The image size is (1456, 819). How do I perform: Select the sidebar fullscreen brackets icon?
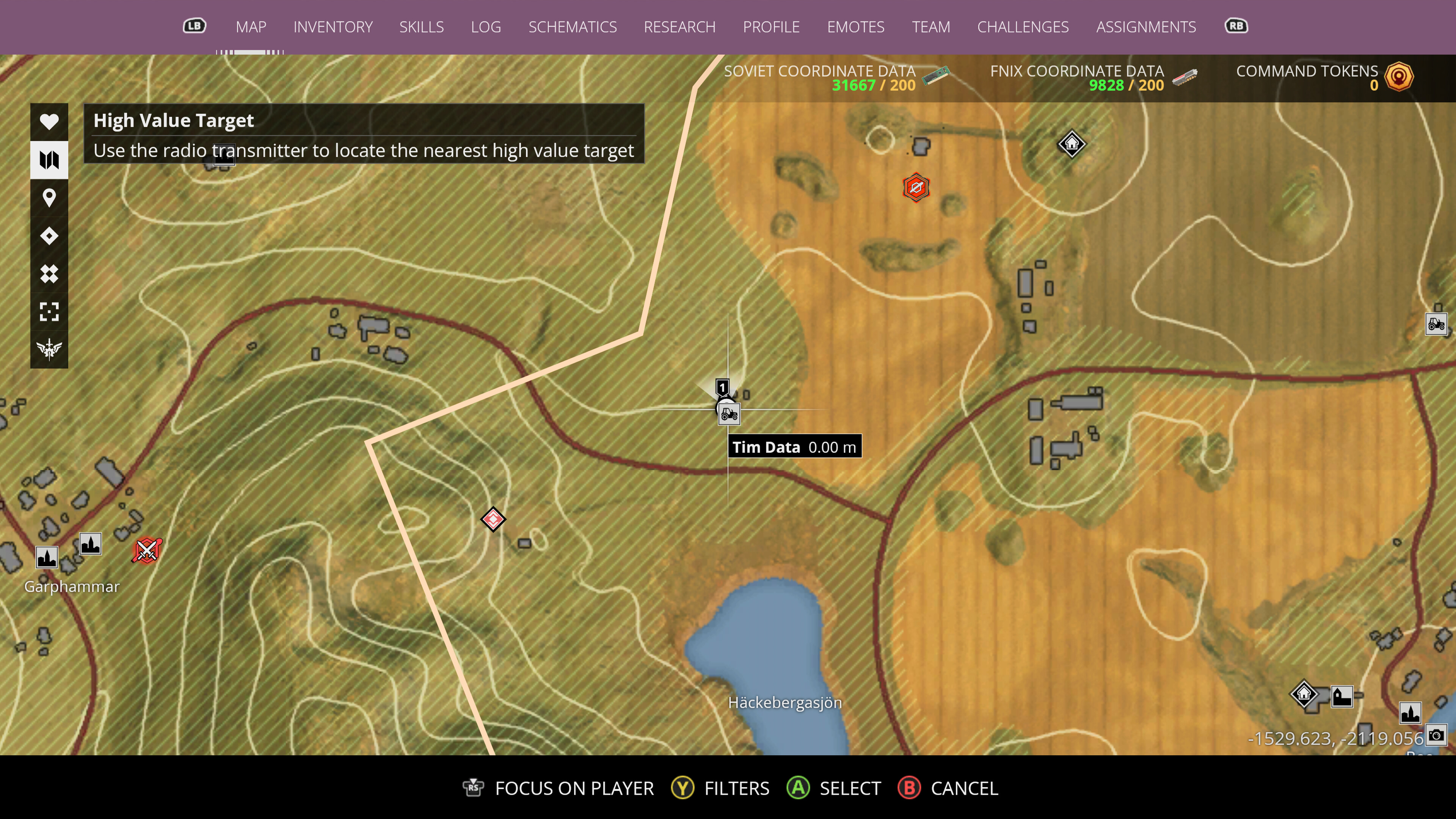49,311
